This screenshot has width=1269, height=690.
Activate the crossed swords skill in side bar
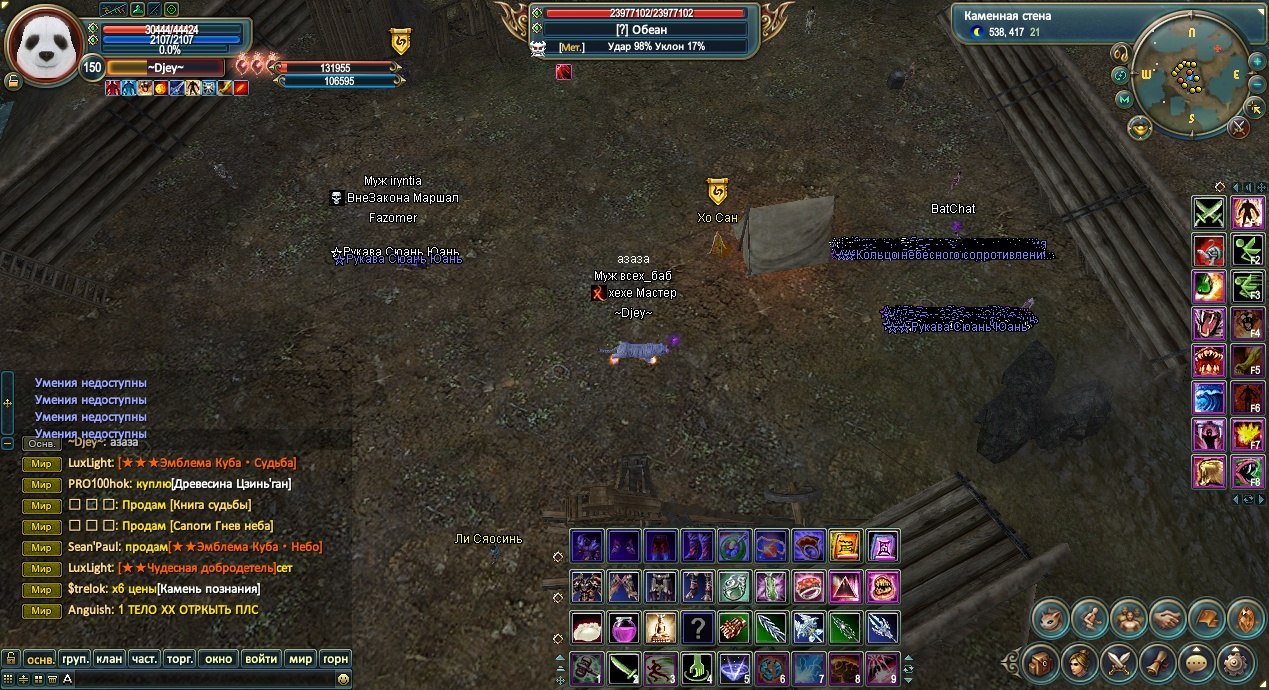(1209, 212)
